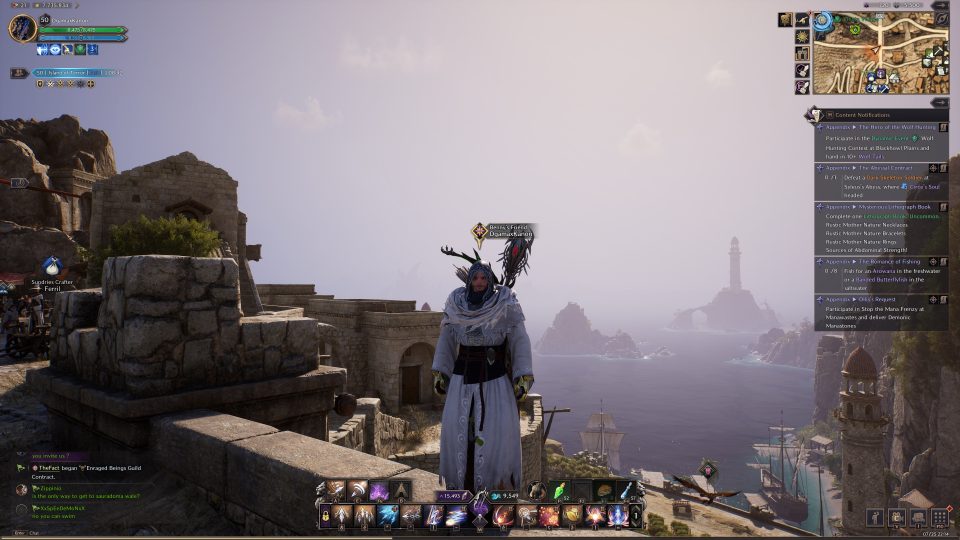Screen dimensions: 960x540
Task: Click the player portrait icon
Action: pyautogui.click(x=22, y=28)
